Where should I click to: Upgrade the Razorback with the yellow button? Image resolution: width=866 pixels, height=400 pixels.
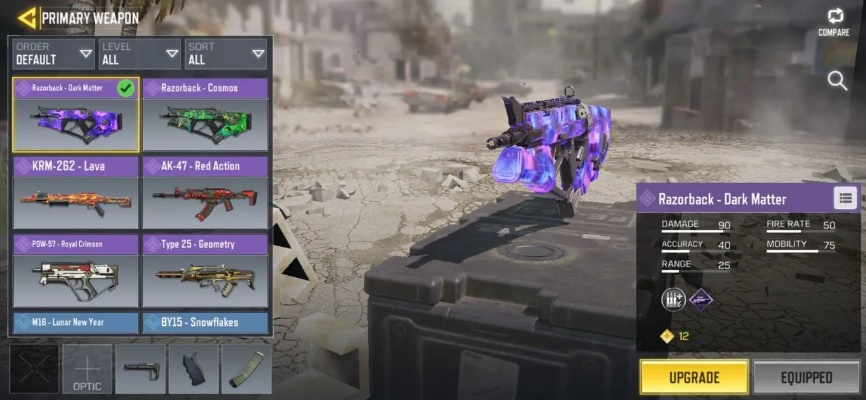(694, 377)
